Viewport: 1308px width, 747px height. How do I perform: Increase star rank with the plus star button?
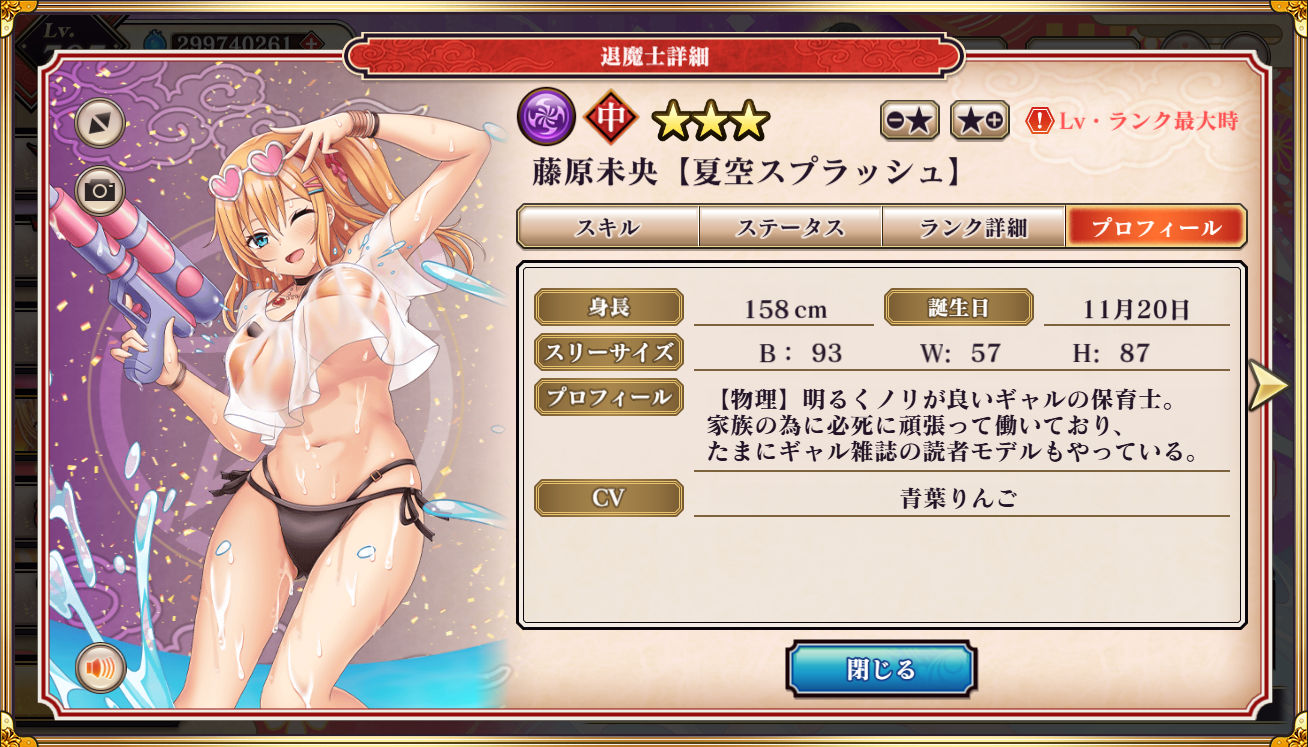(x=979, y=121)
